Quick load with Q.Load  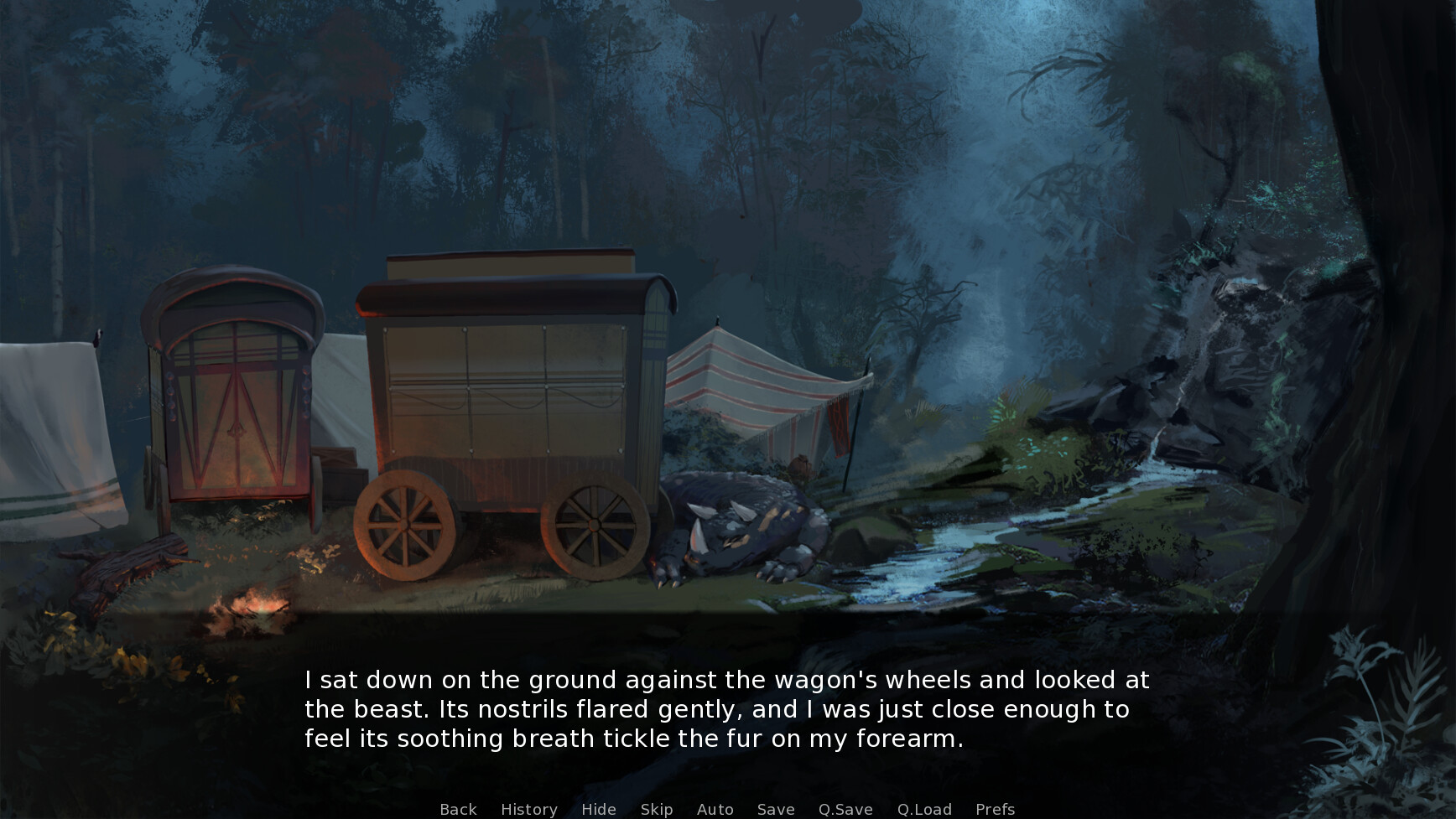pyautogui.click(x=924, y=809)
